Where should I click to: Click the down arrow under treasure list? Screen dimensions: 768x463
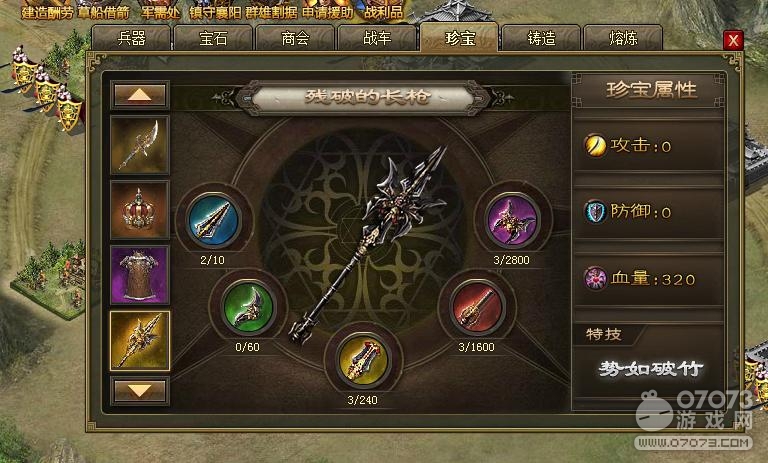click(x=139, y=388)
